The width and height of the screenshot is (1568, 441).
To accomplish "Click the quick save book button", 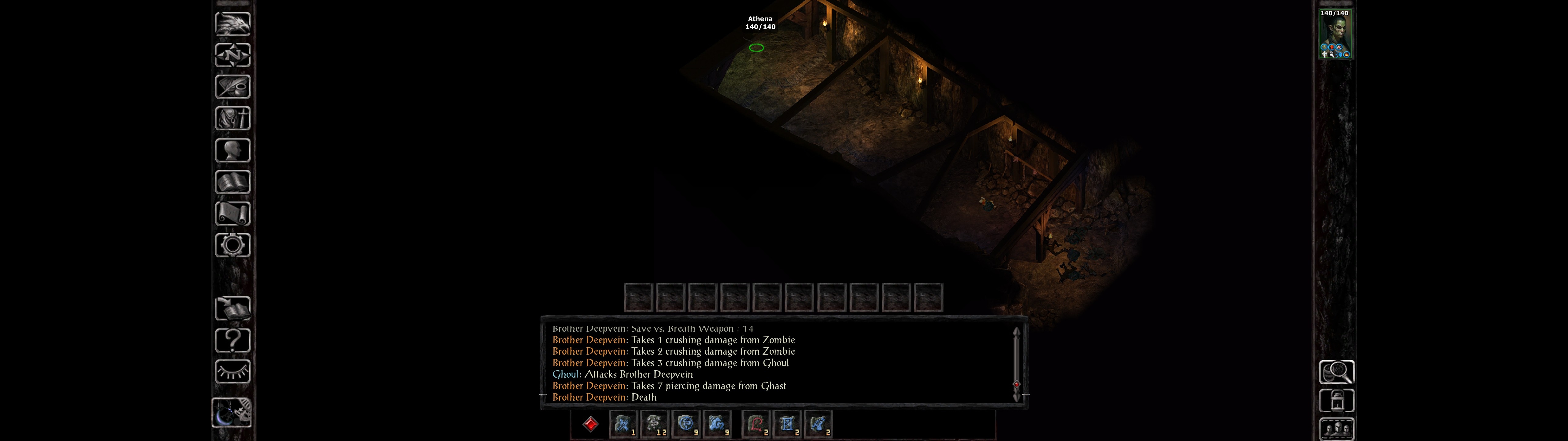I will [x=232, y=308].
